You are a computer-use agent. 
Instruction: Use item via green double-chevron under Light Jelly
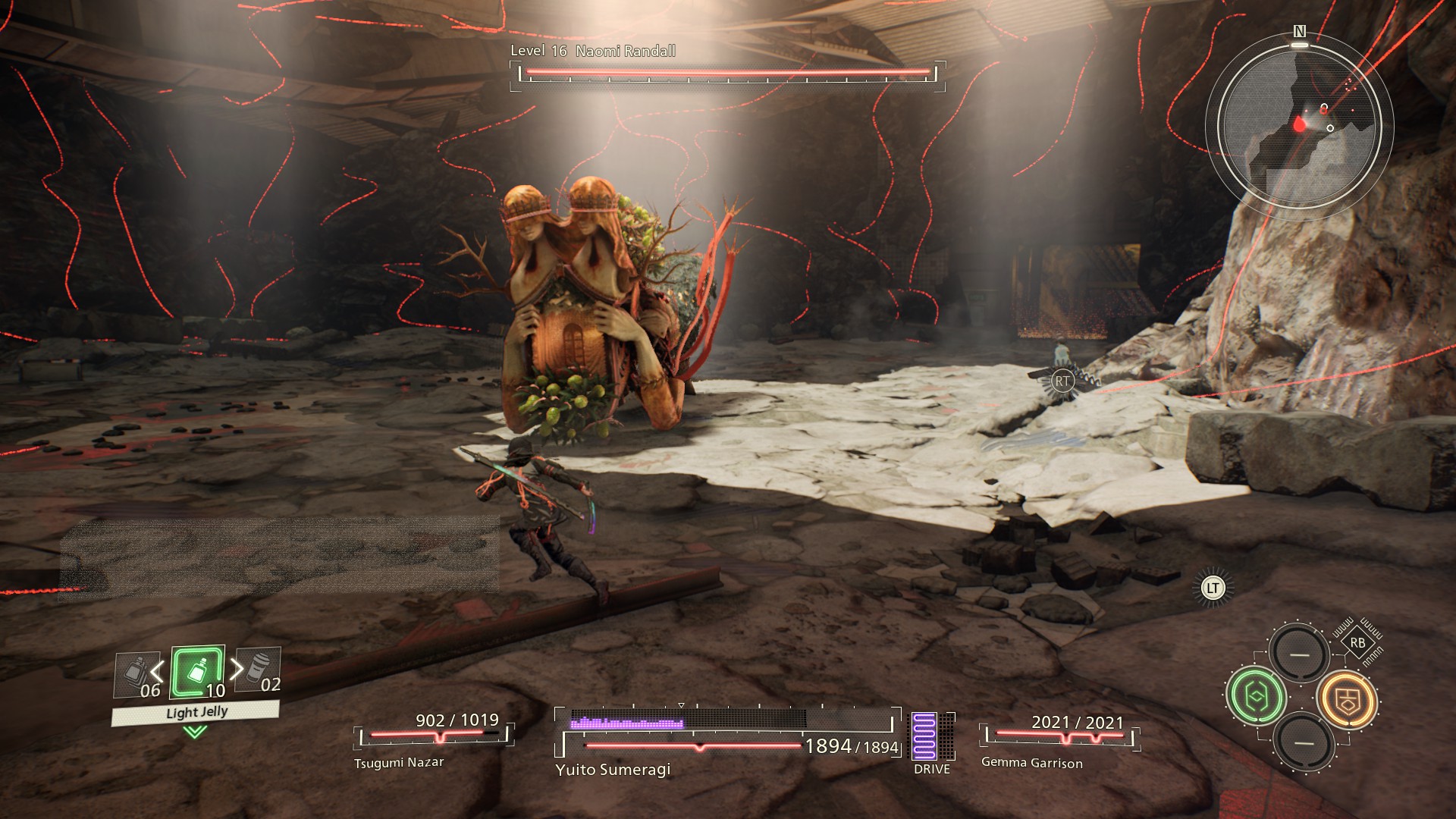[195, 732]
